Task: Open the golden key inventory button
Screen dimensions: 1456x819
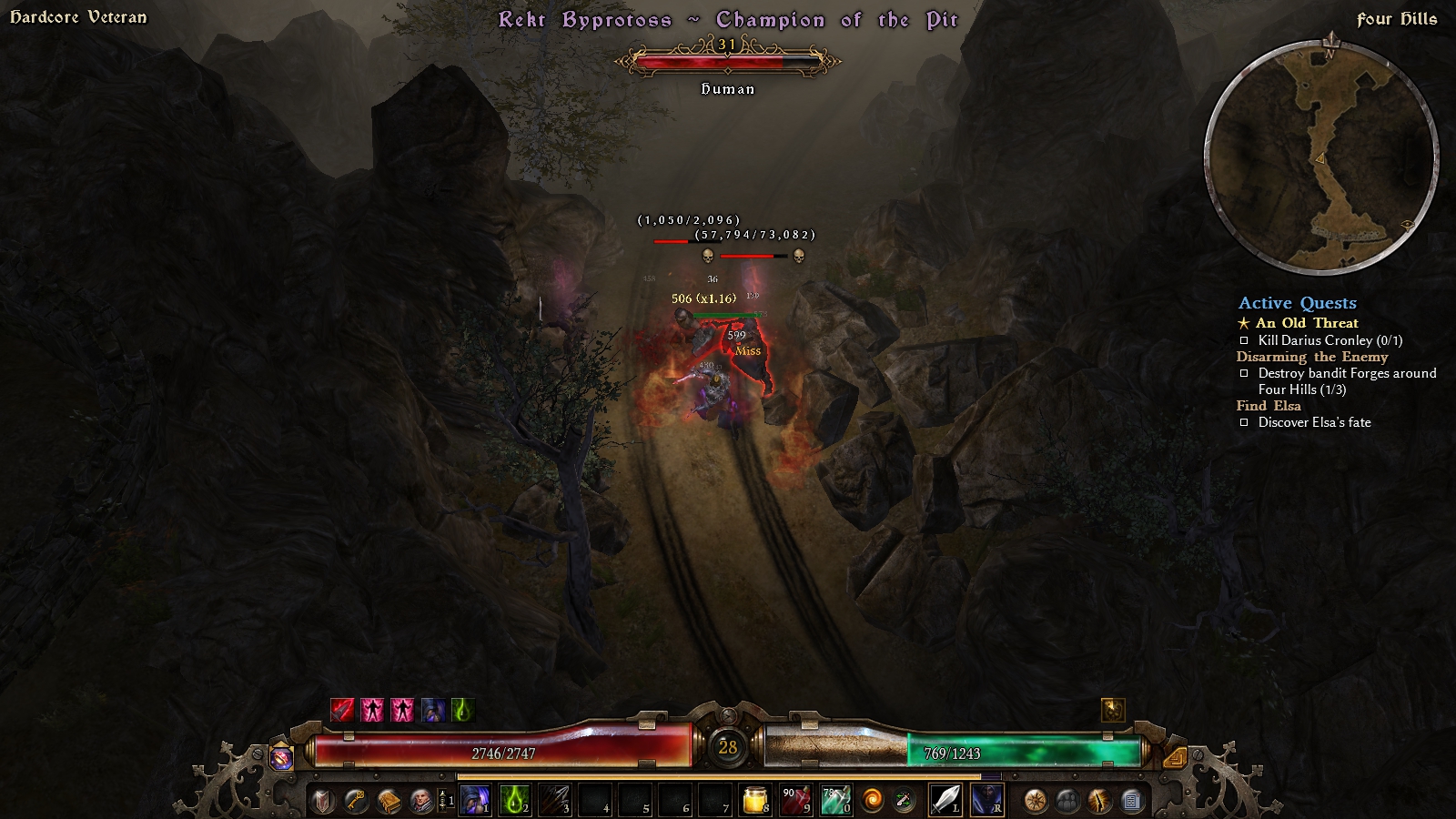Action: point(356,801)
